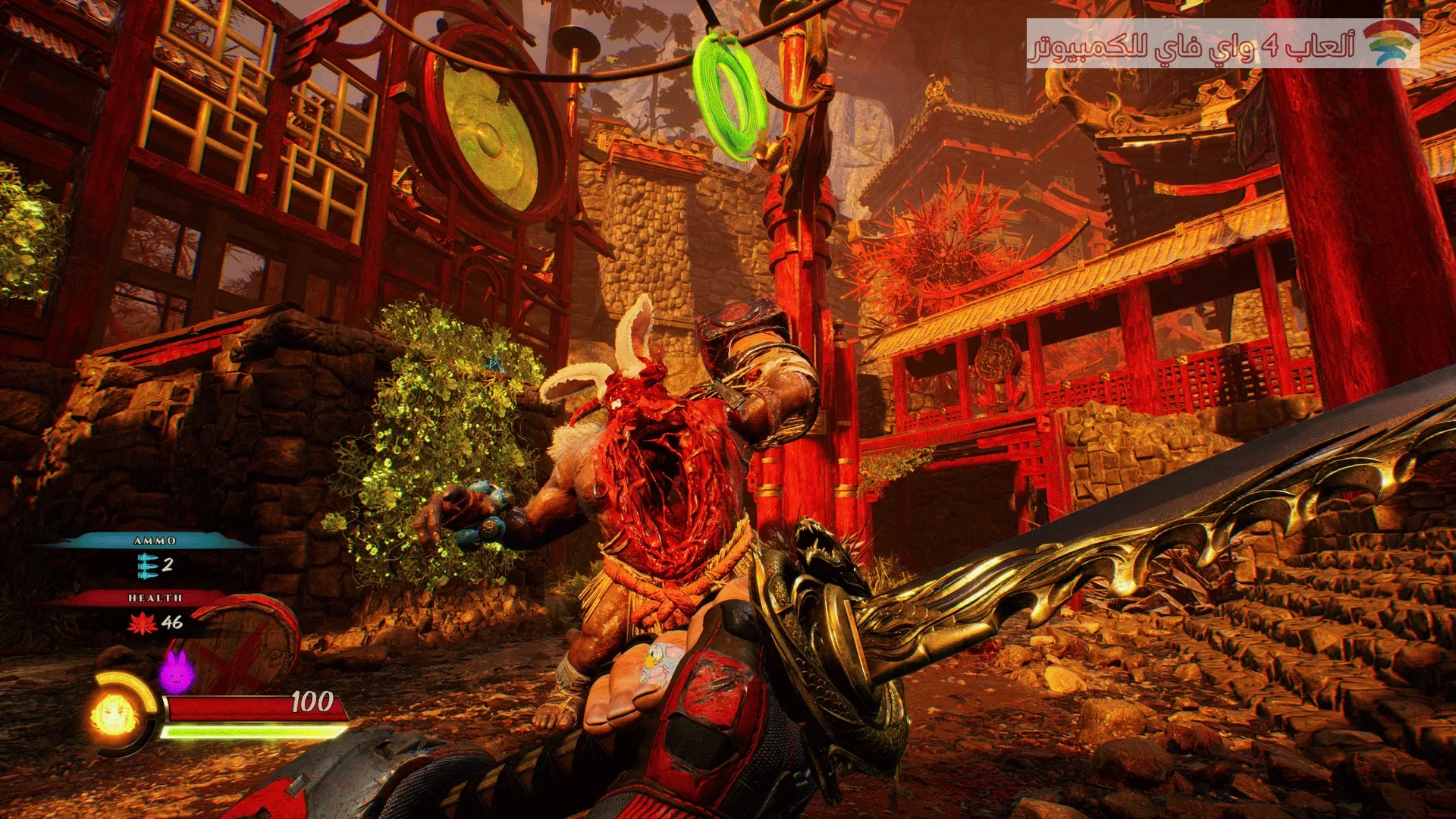
Task: Open the Stadia logo in the watermark
Action: click(x=1392, y=44)
